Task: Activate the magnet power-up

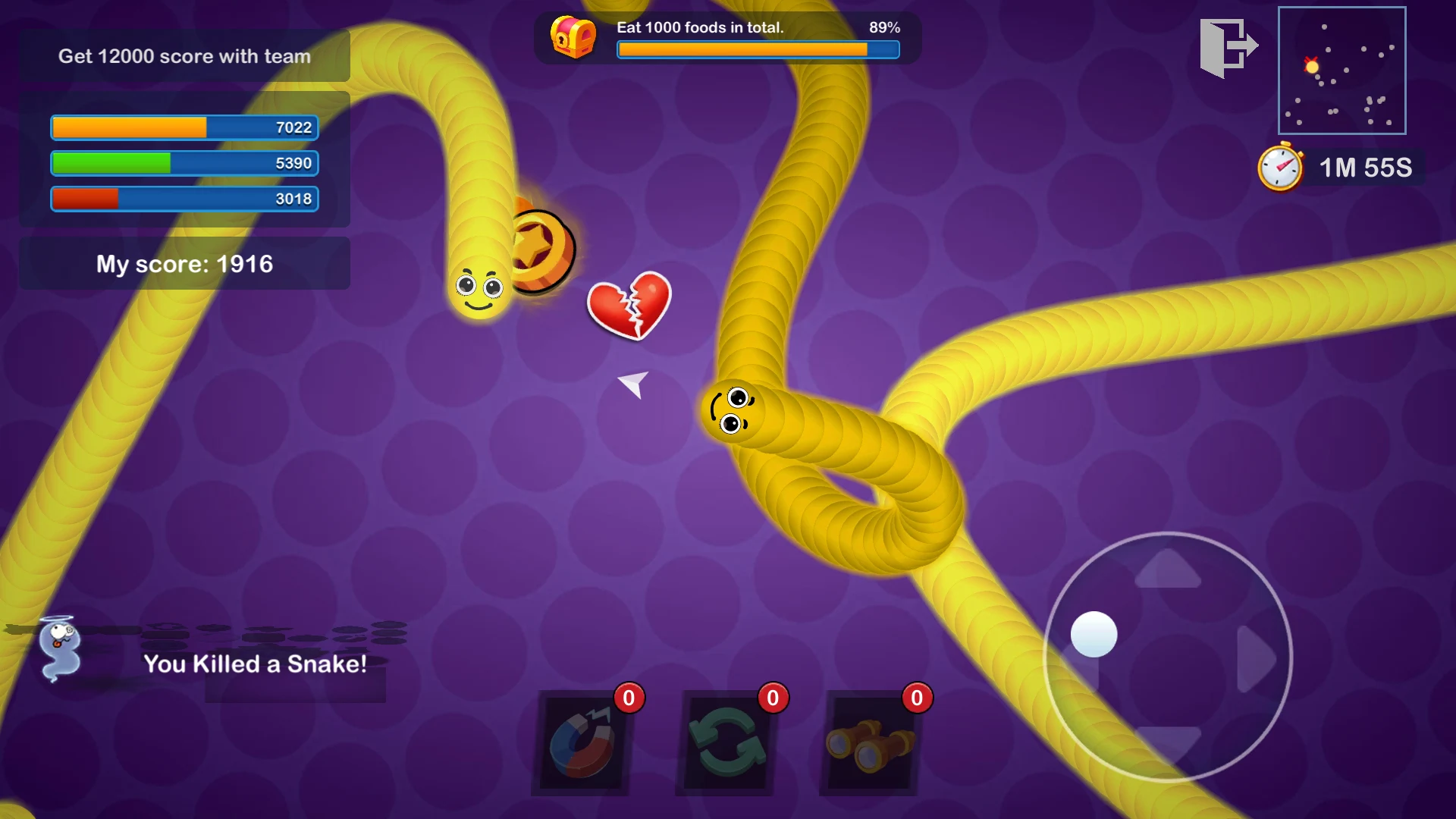Action: point(583,744)
